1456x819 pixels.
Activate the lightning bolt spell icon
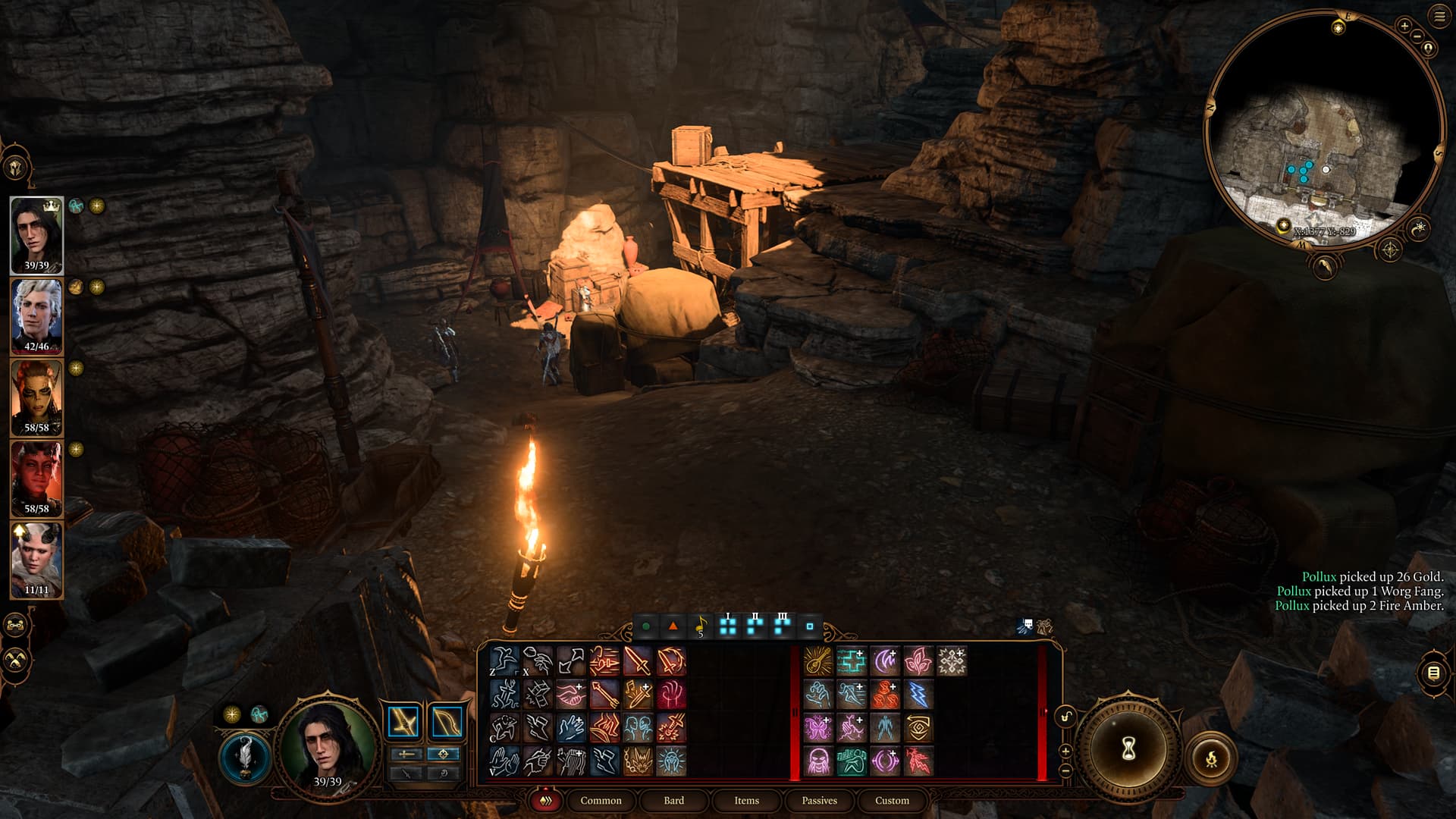(x=918, y=695)
